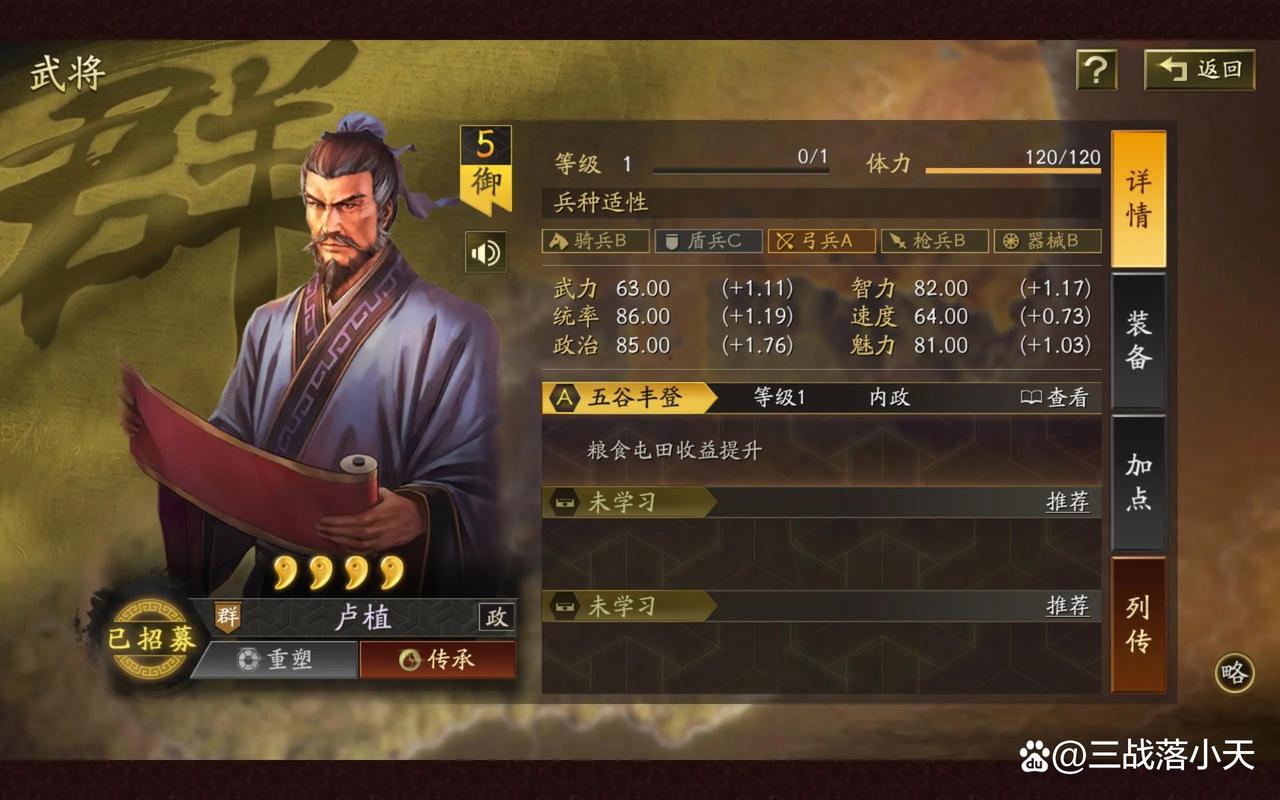Click the 盾兵C shield troop icon
This screenshot has width=1280, height=800.
pyautogui.click(x=710, y=240)
